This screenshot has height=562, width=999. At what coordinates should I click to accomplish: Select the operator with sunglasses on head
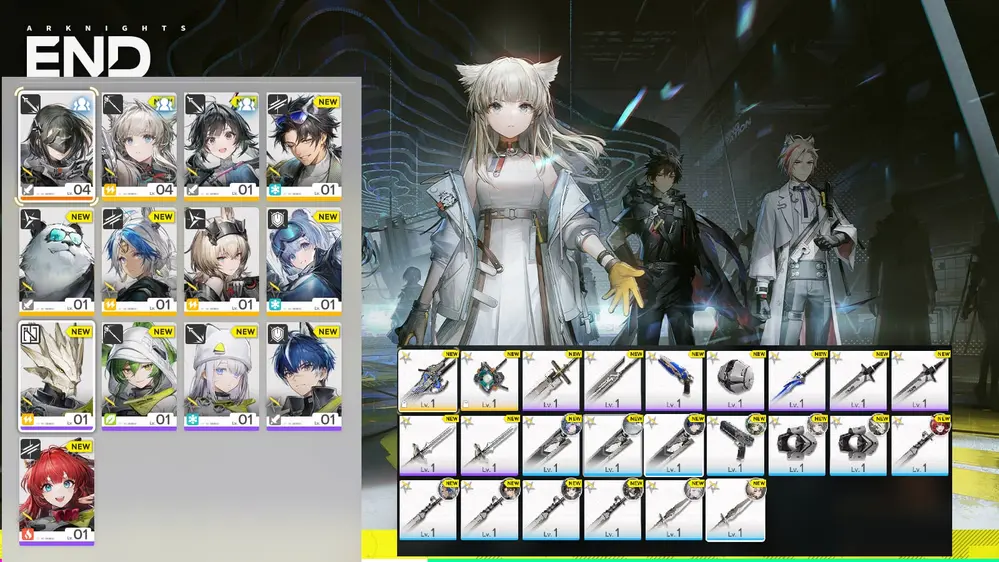click(x=304, y=146)
